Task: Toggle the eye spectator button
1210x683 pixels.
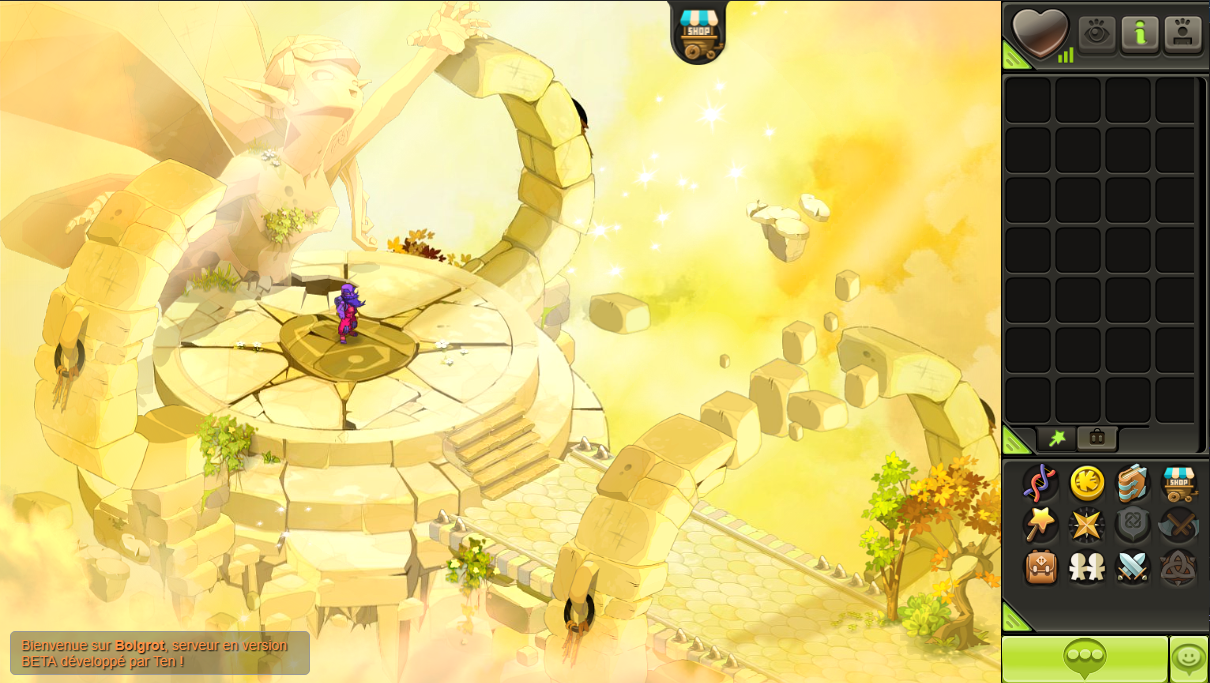Action: click(1096, 34)
